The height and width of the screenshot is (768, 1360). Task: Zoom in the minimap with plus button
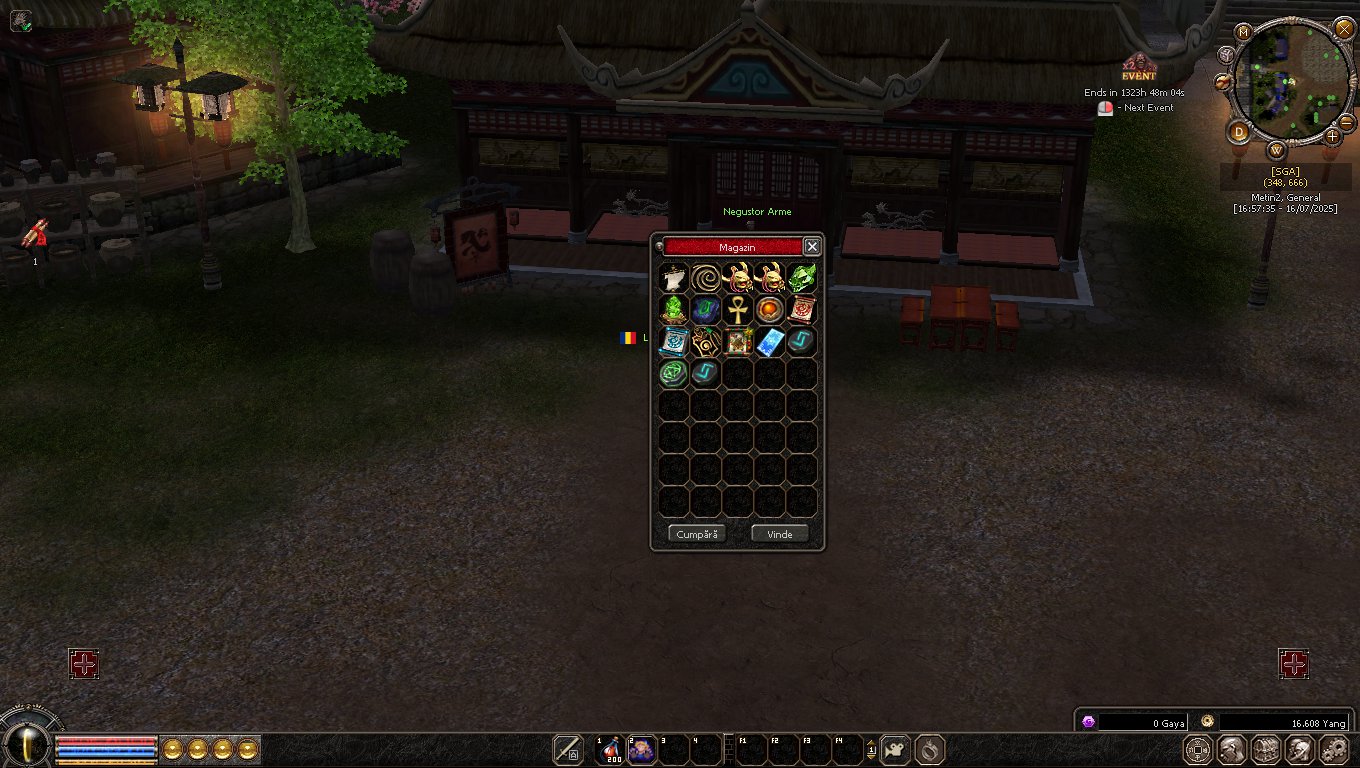[1333, 135]
